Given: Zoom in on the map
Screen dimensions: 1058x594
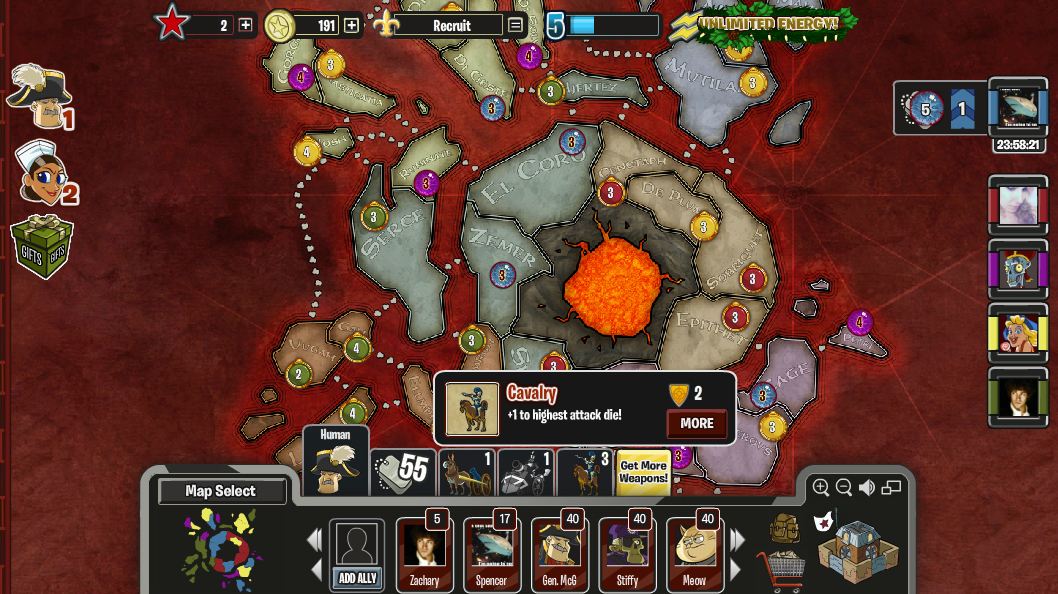Looking at the screenshot, I should click(x=821, y=487).
